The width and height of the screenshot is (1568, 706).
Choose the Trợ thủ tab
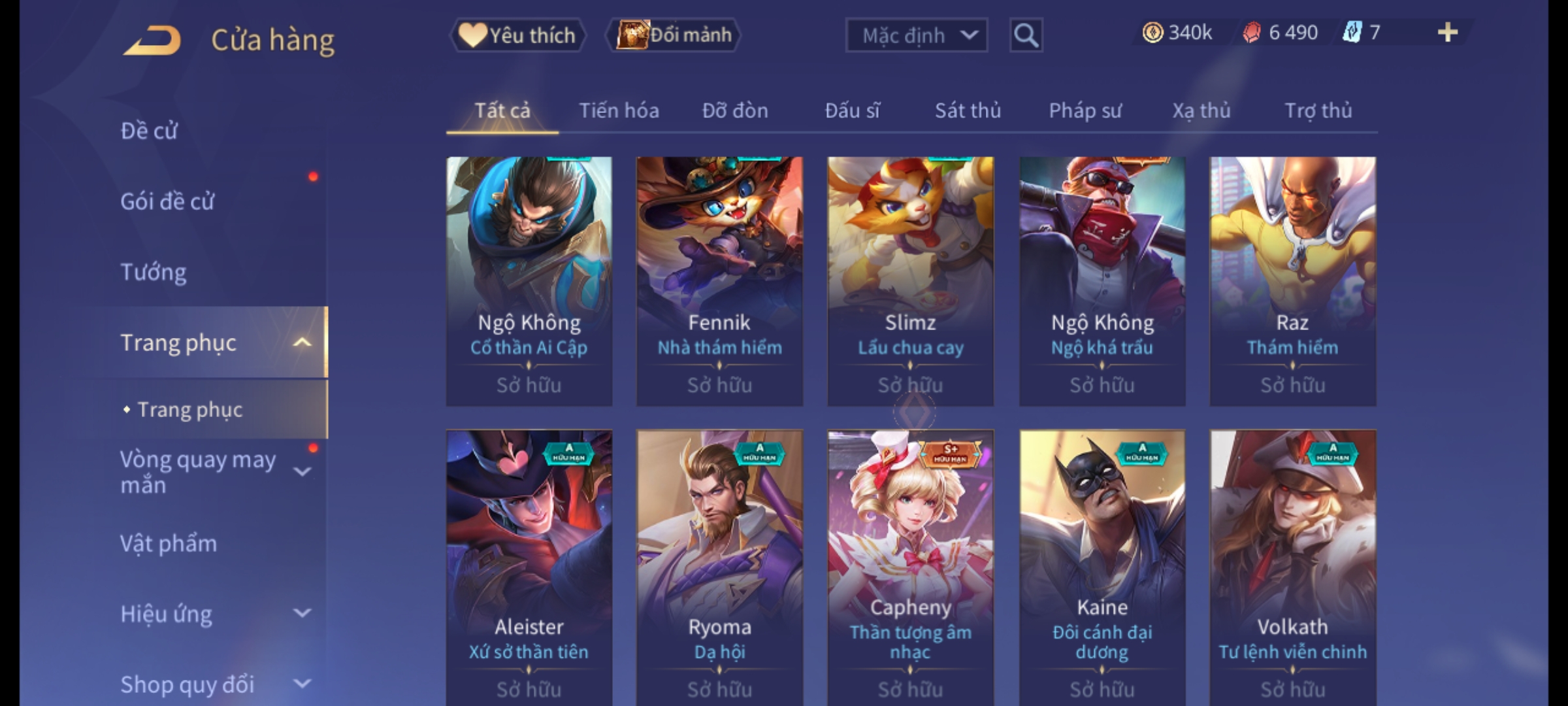(1318, 111)
